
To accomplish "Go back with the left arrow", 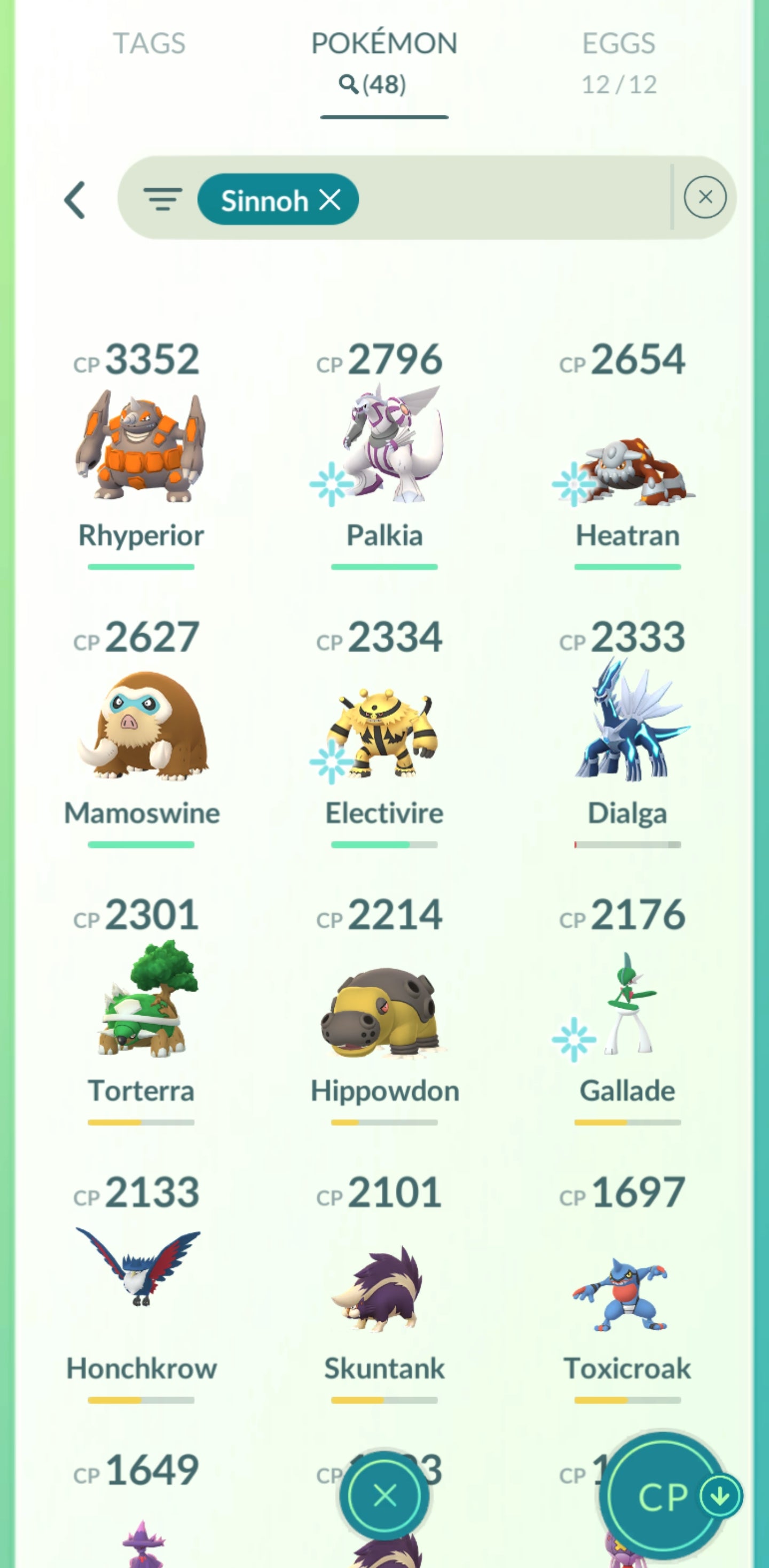I will click(x=75, y=200).
